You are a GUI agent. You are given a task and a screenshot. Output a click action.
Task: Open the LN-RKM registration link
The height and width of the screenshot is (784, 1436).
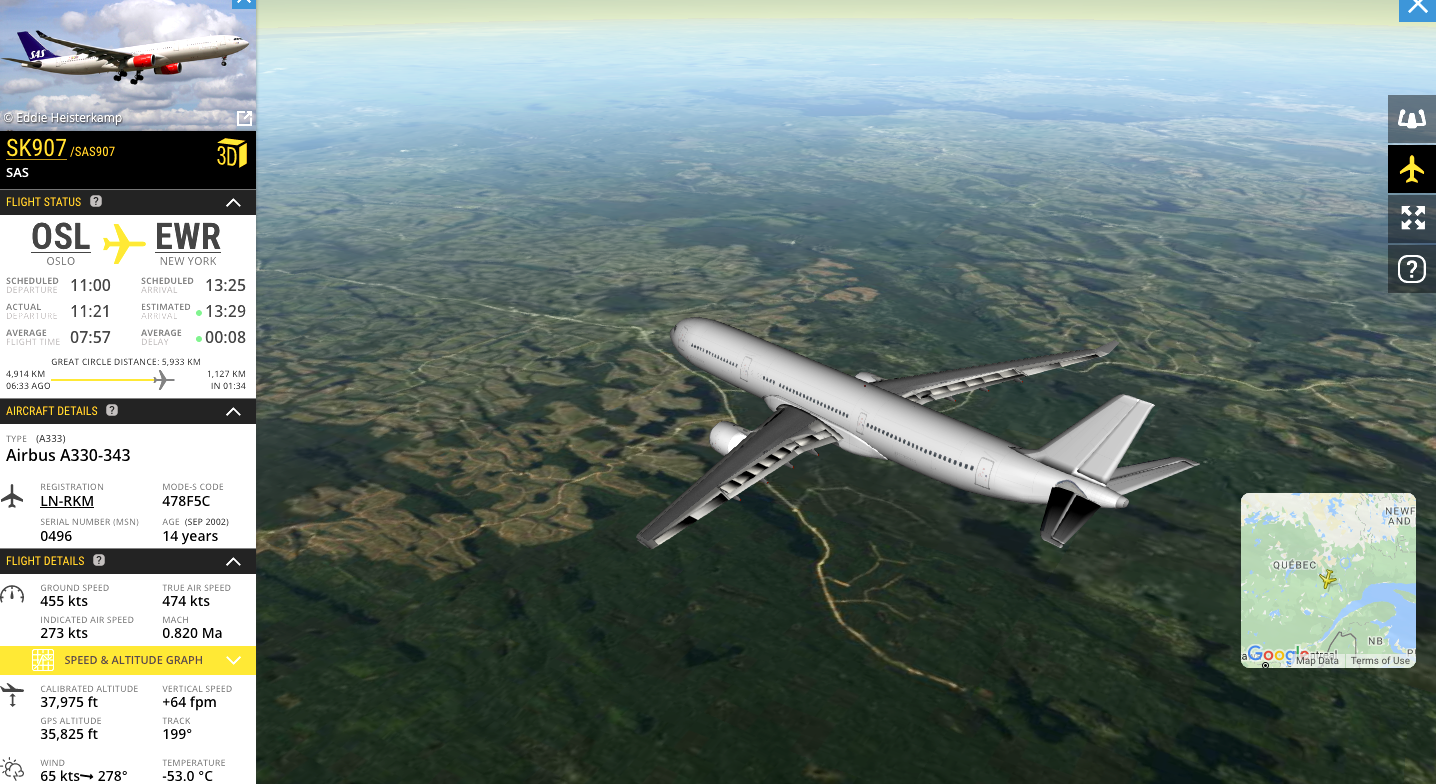coord(67,501)
